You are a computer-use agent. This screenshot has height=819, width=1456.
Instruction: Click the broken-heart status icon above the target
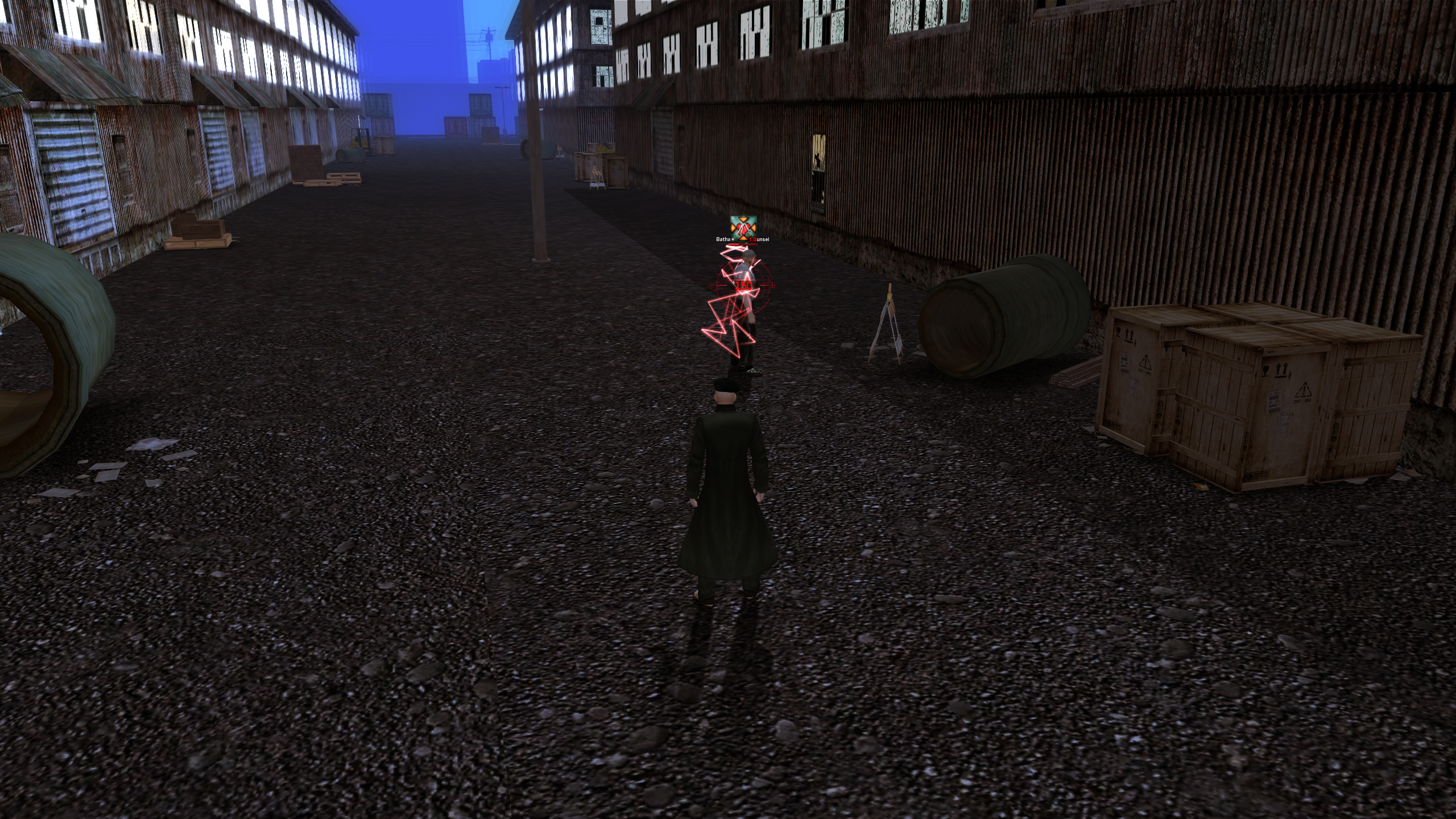pos(743,227)
